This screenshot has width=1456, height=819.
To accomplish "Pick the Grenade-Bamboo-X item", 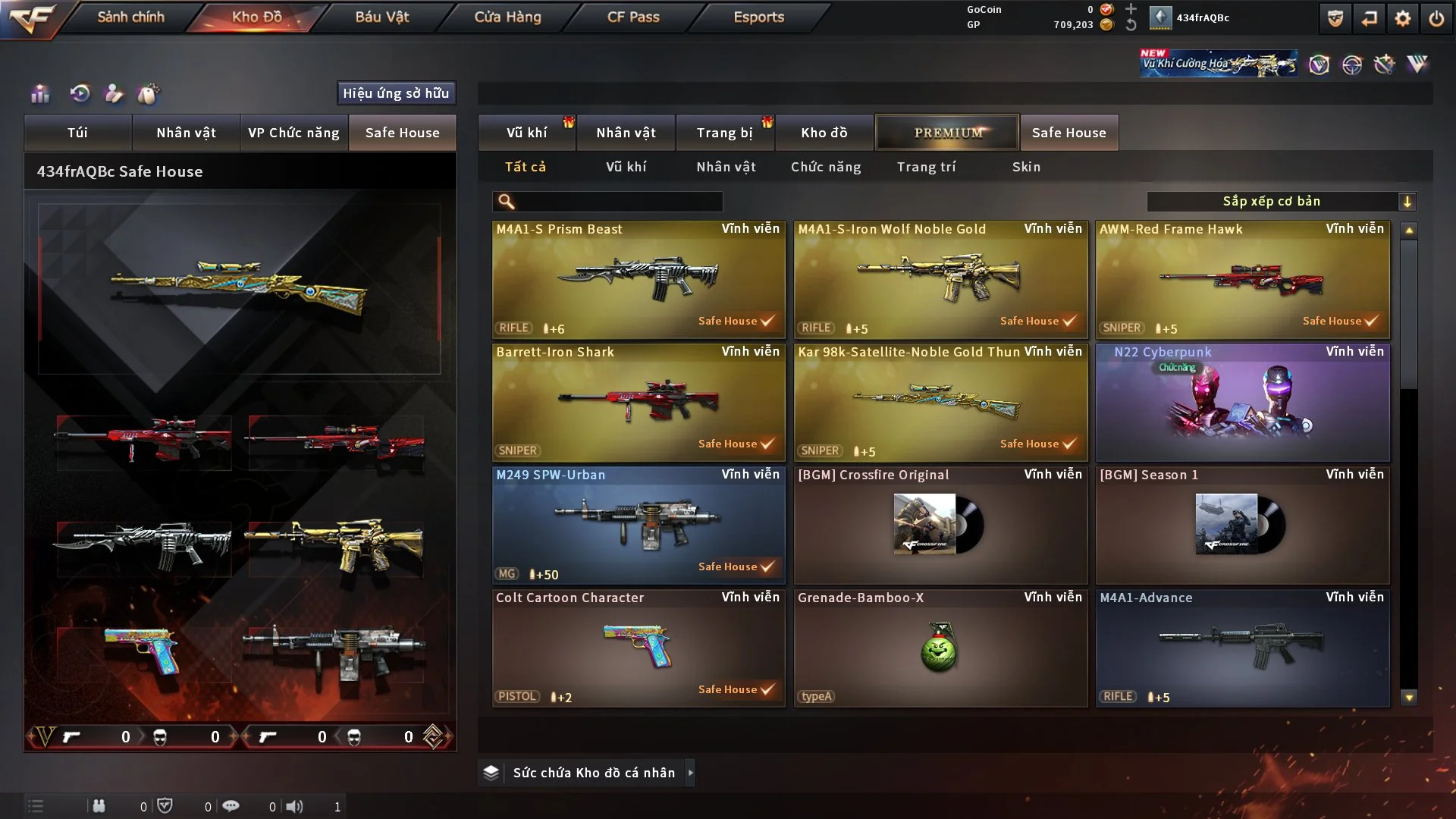I will (x=940, y=648).
